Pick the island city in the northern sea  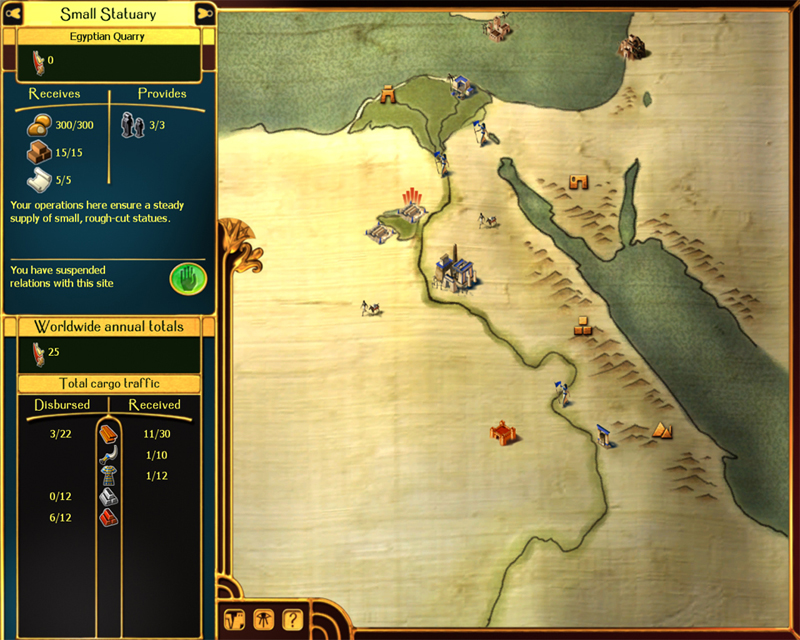tap(497, 29)
